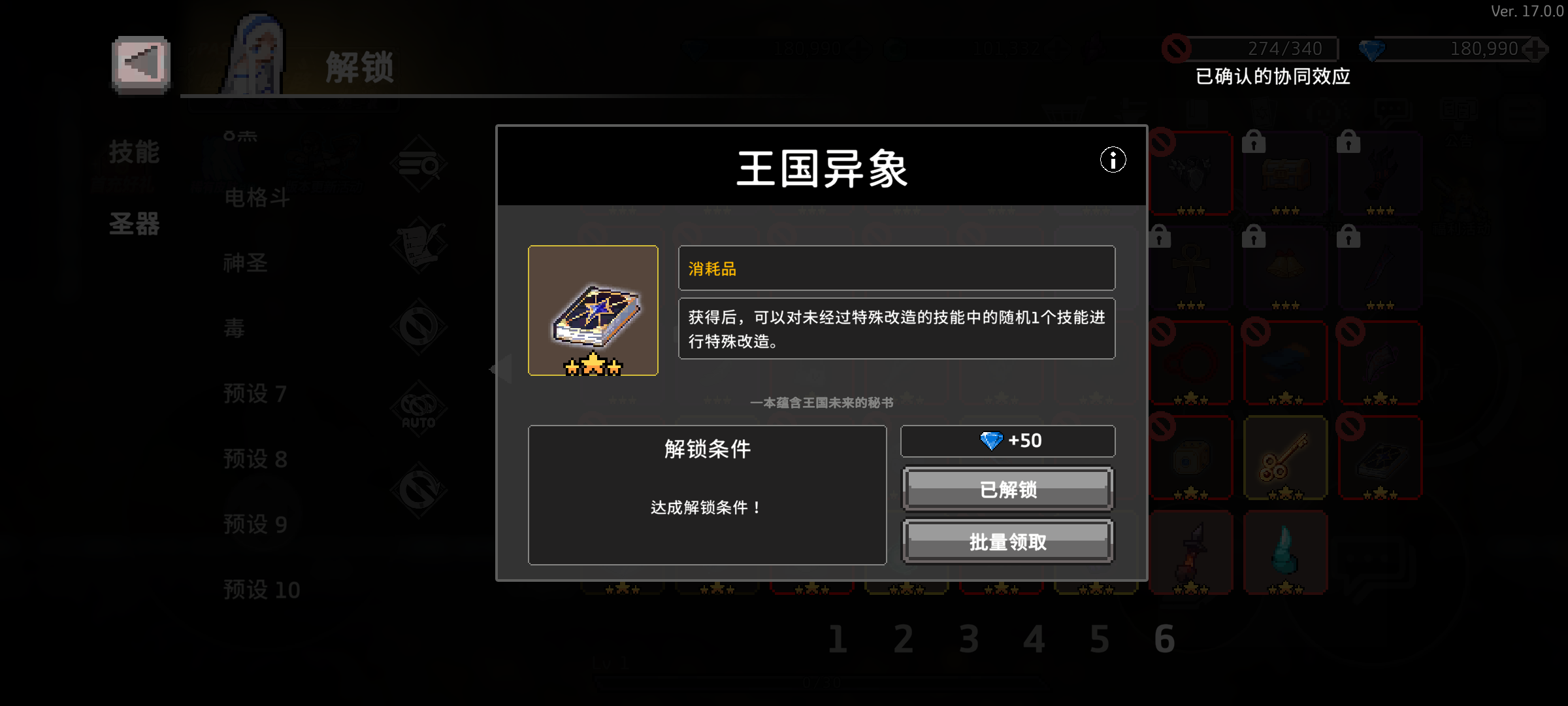The image size is (1568, 706).
Task: Select the 预设 7 preset entry
Action: pos(253,394)
